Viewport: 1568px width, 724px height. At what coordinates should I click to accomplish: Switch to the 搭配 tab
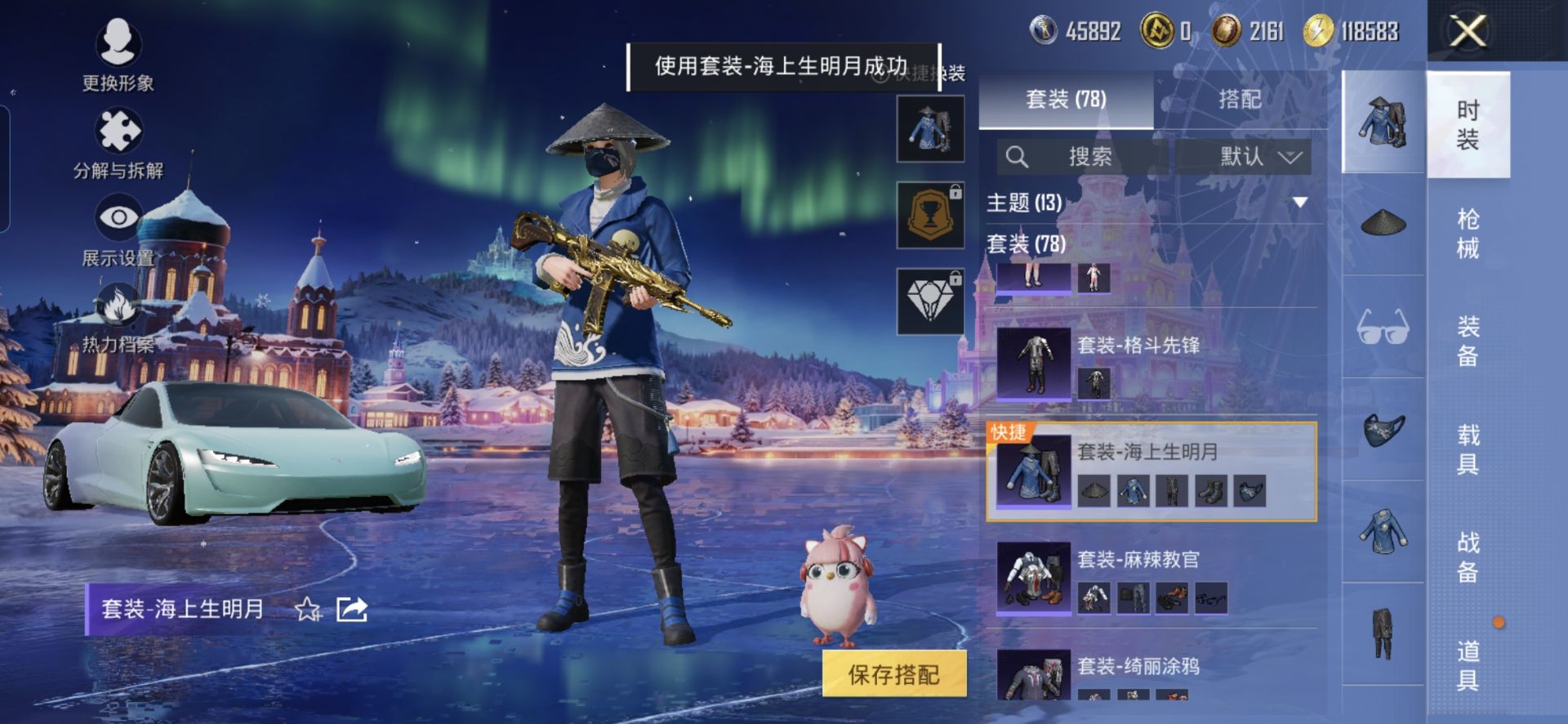coord(1239,100)
